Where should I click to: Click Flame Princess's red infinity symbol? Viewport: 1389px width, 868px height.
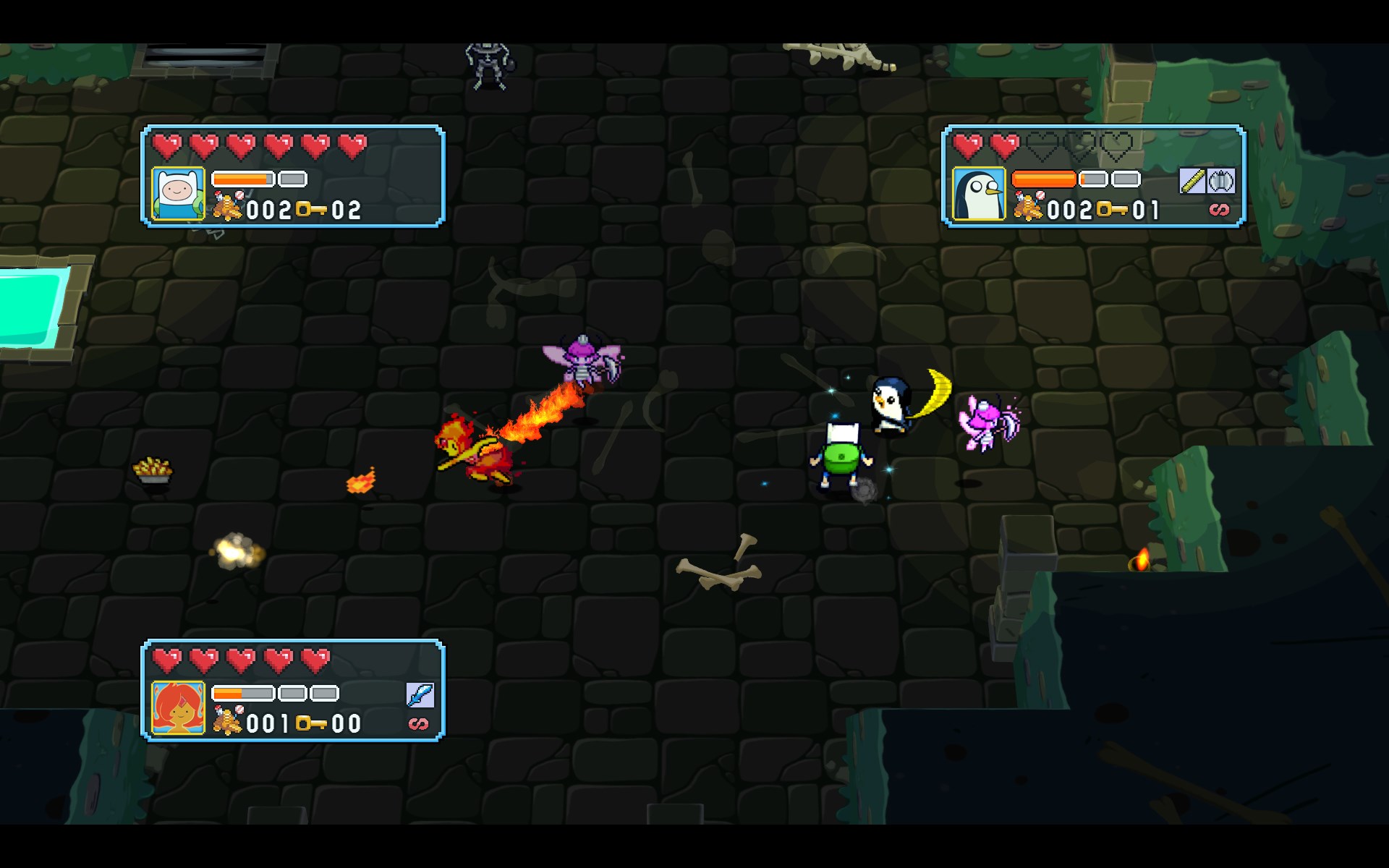(419, 723)
